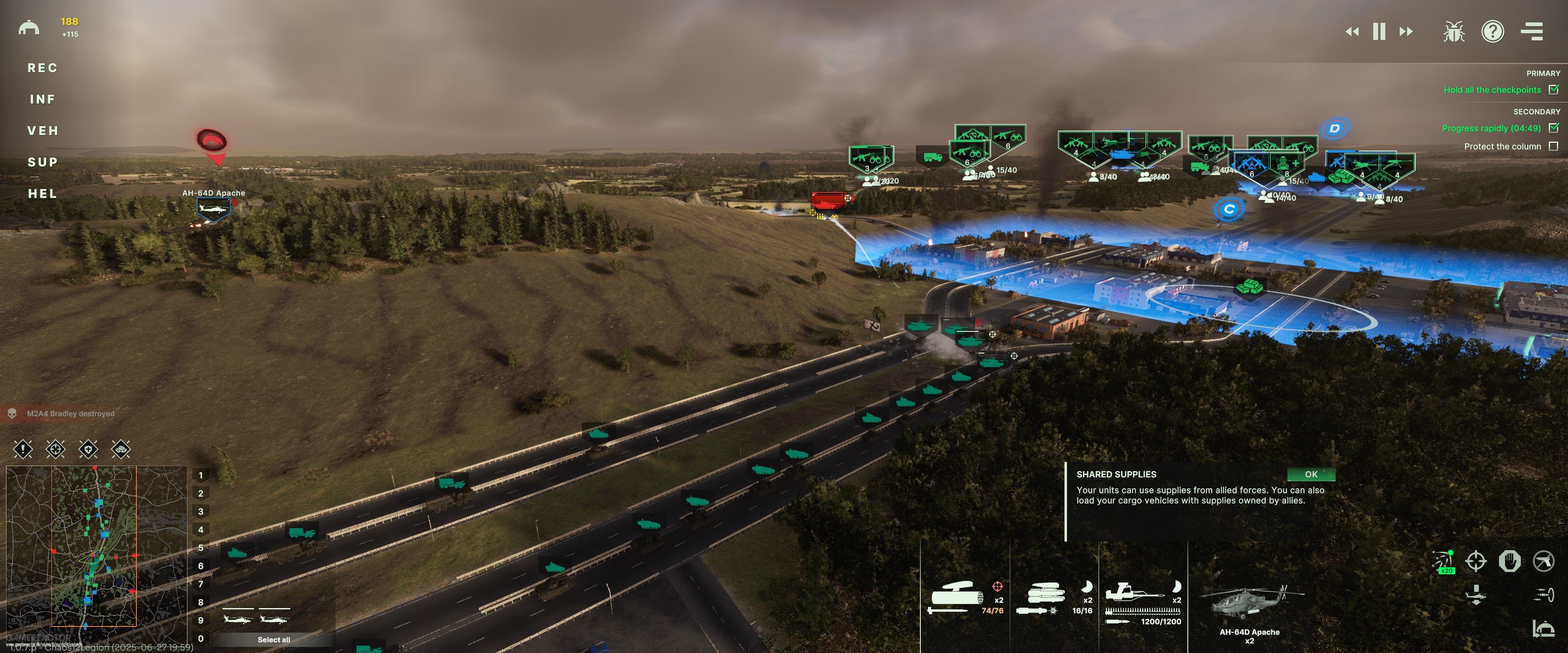Toggle the hold fire pistol icon
1568x653 pixels.
[1543, 560]
